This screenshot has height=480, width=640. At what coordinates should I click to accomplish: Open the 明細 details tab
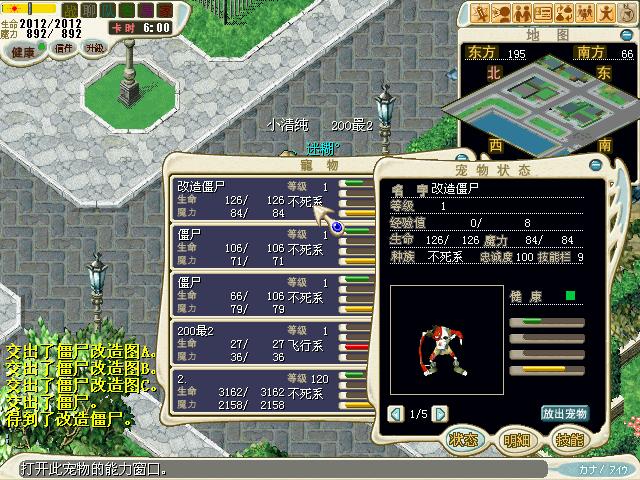coord(516,440)
